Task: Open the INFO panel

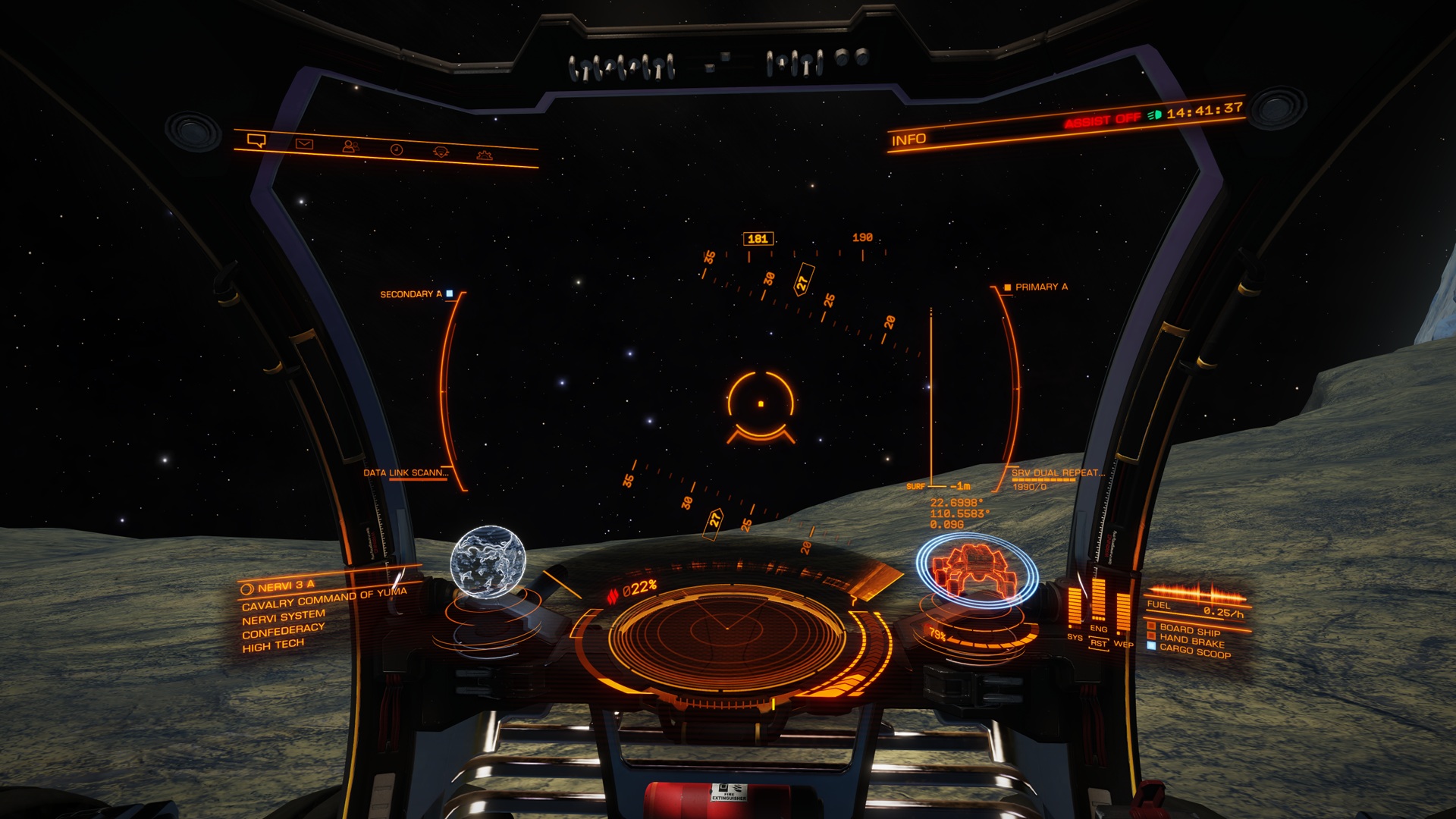Action: point(908,140)
